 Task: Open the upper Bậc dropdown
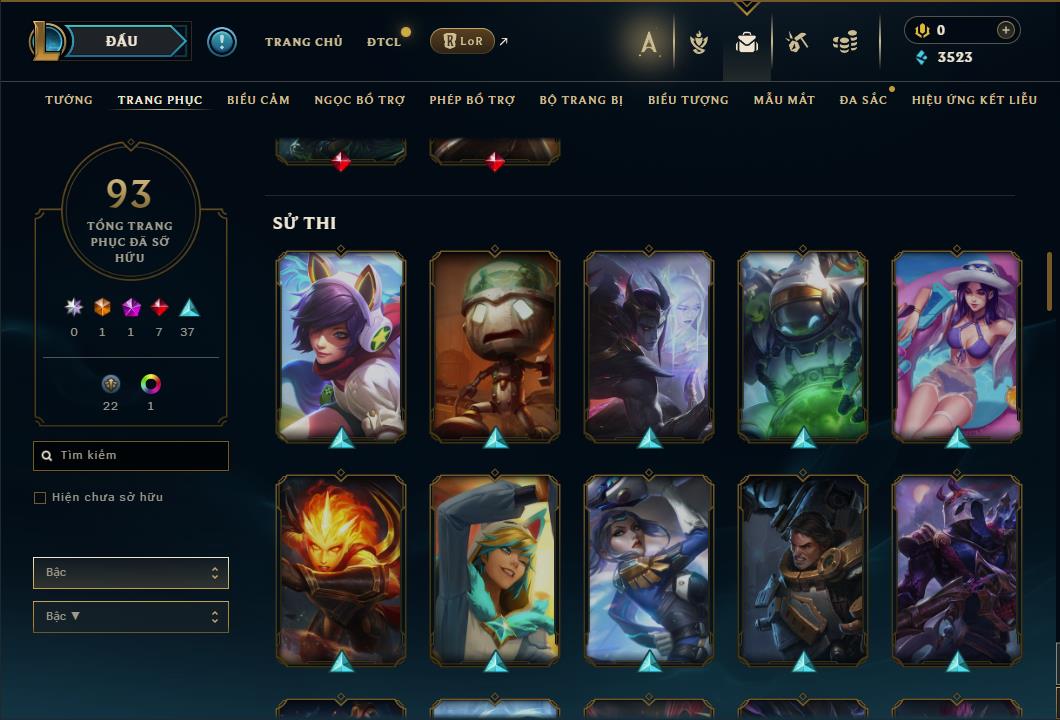tap(131, 573)
